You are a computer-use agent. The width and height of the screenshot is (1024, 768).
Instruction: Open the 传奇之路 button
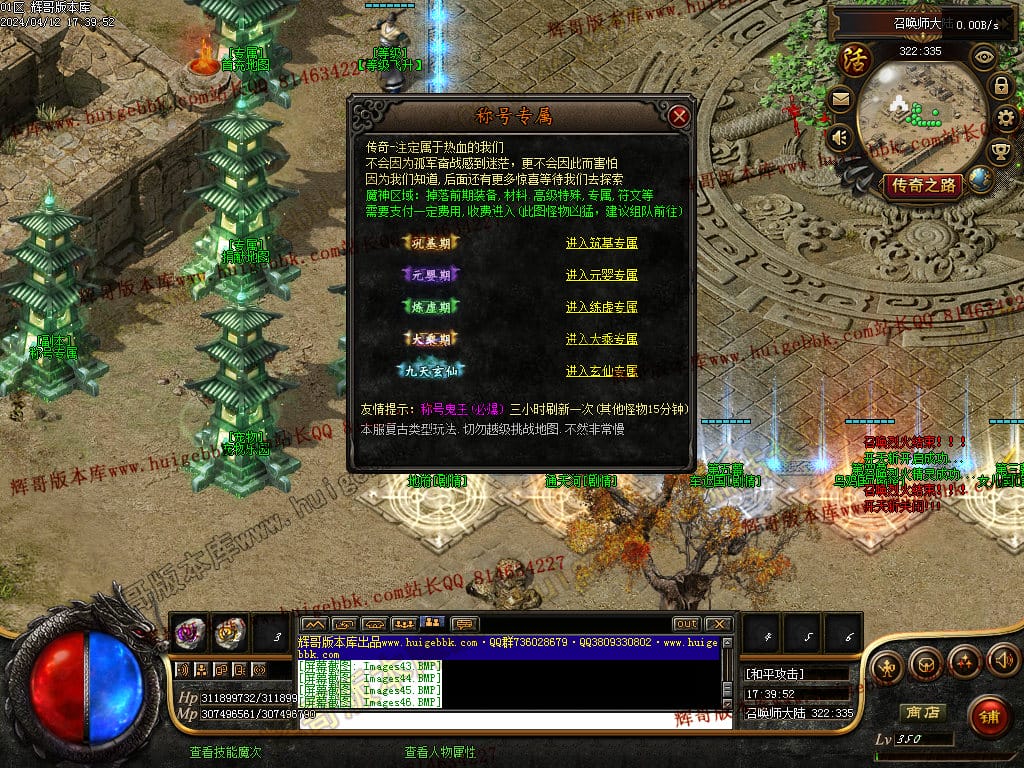[x=921, y=185]
